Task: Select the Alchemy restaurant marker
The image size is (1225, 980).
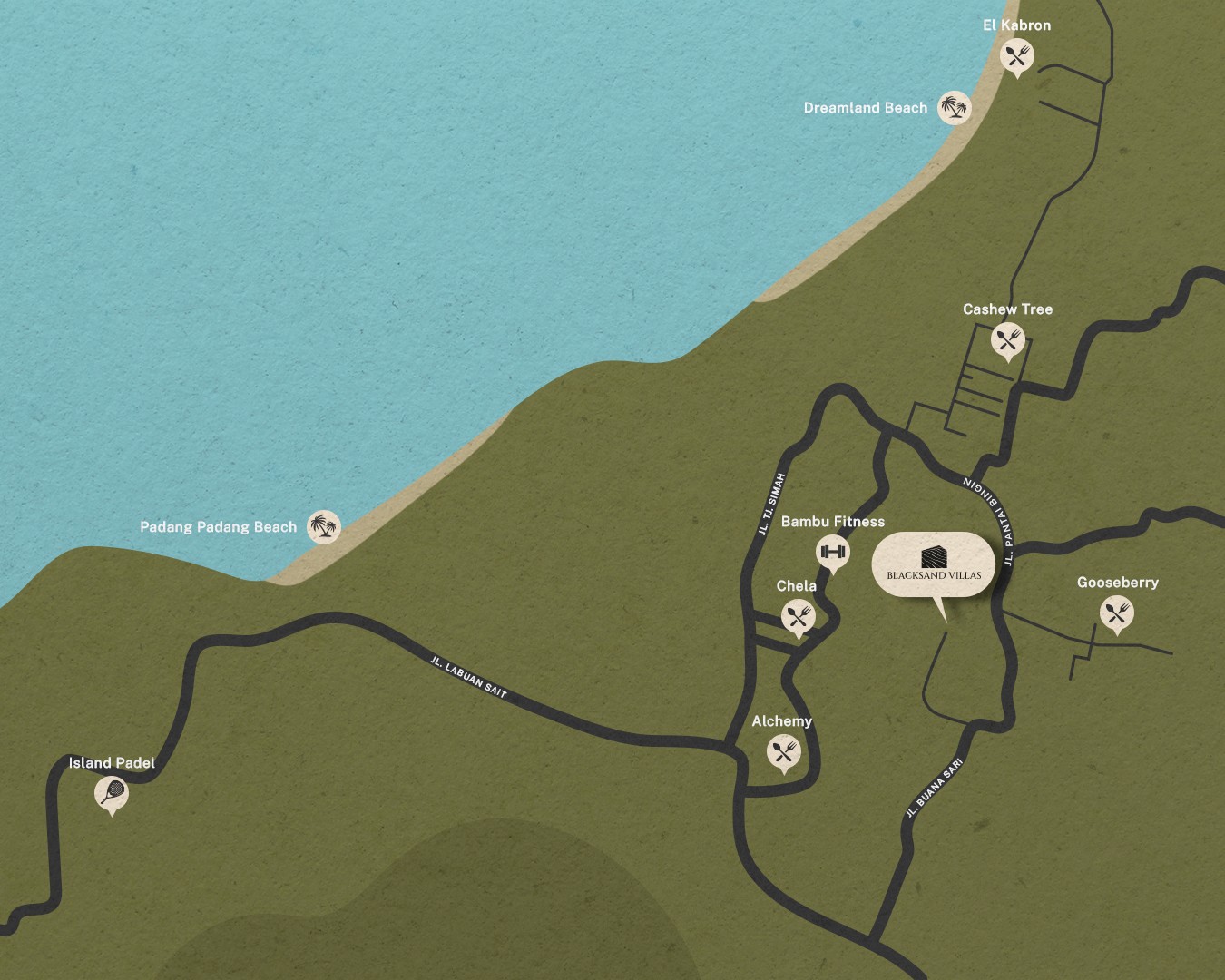Action: [784, 752]
